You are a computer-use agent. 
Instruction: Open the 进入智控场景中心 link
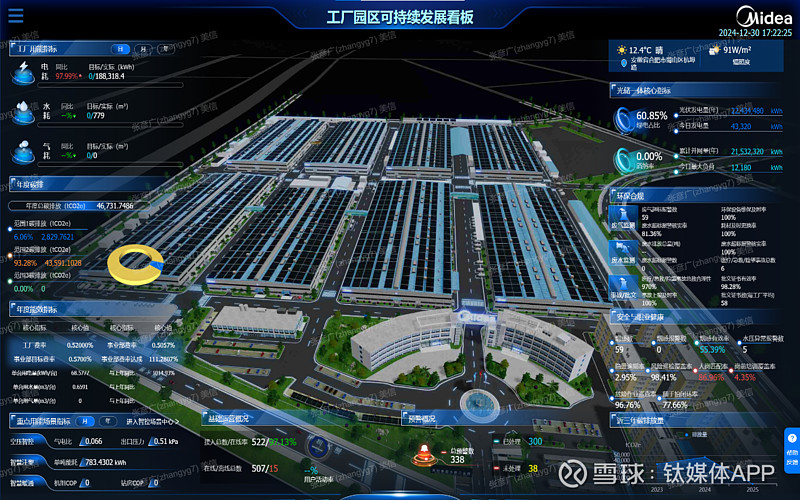coord(152,421)
